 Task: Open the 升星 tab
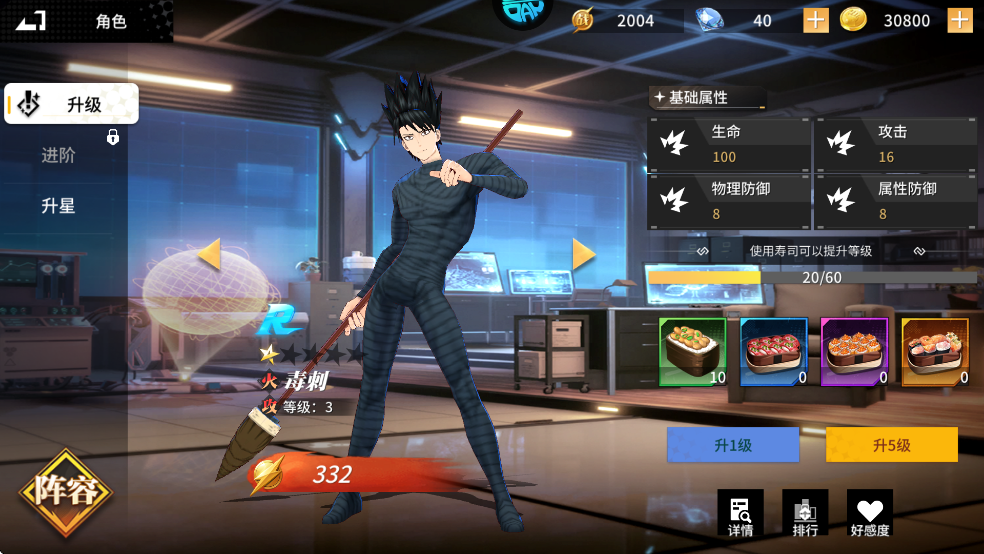coord(59,206)
